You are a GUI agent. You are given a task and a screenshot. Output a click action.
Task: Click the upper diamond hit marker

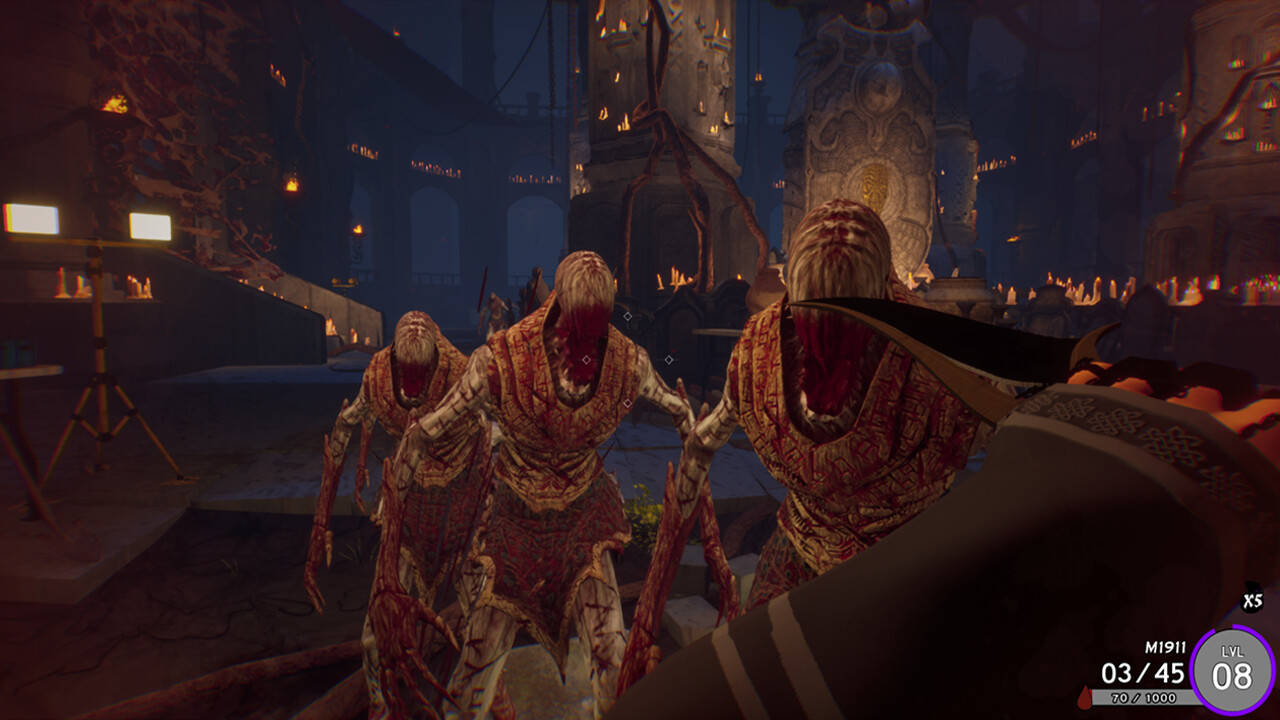tap(627, 315)
